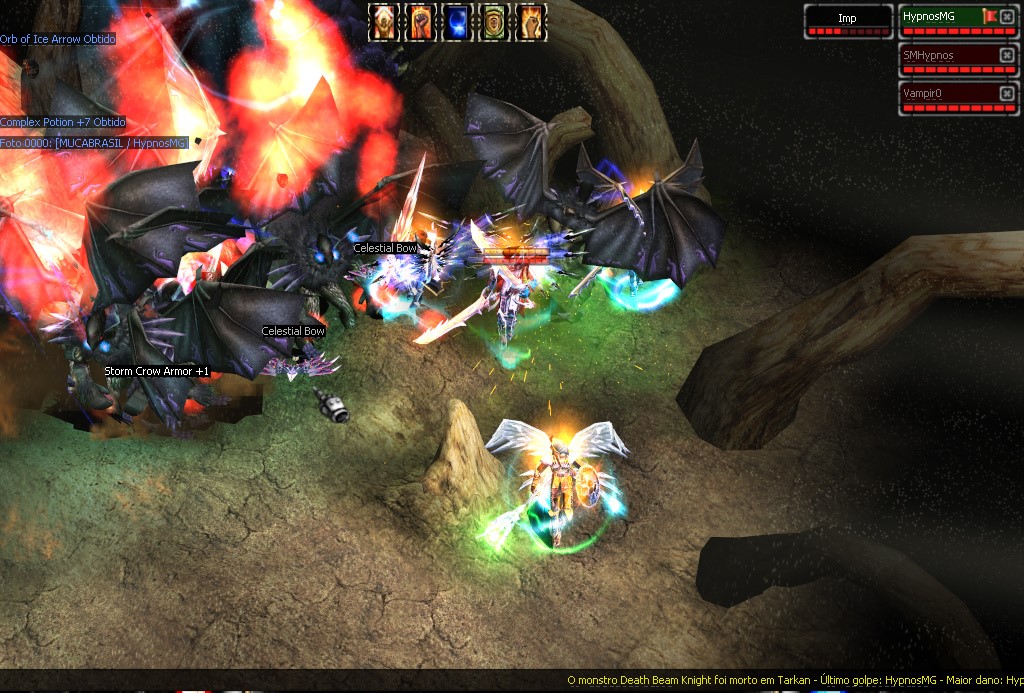Click the green shield buff icon
Image resolution: width=1024 pixels, height=693 pixels.
pos(494,22)
